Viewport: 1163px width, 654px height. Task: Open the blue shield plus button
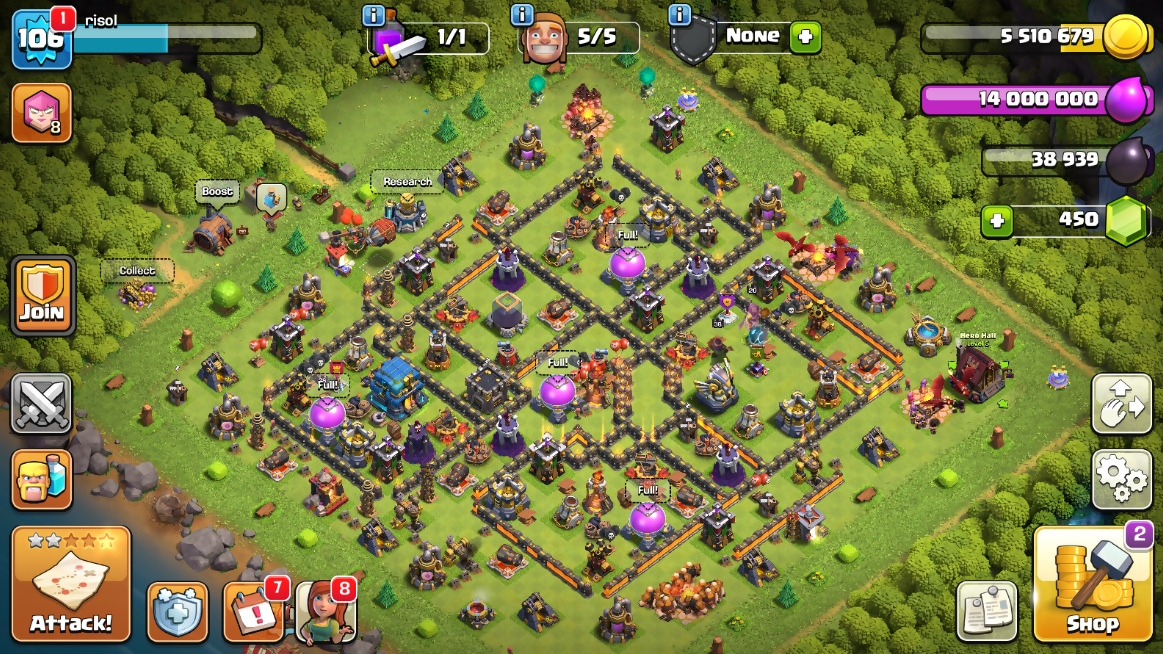click(177, 611)
